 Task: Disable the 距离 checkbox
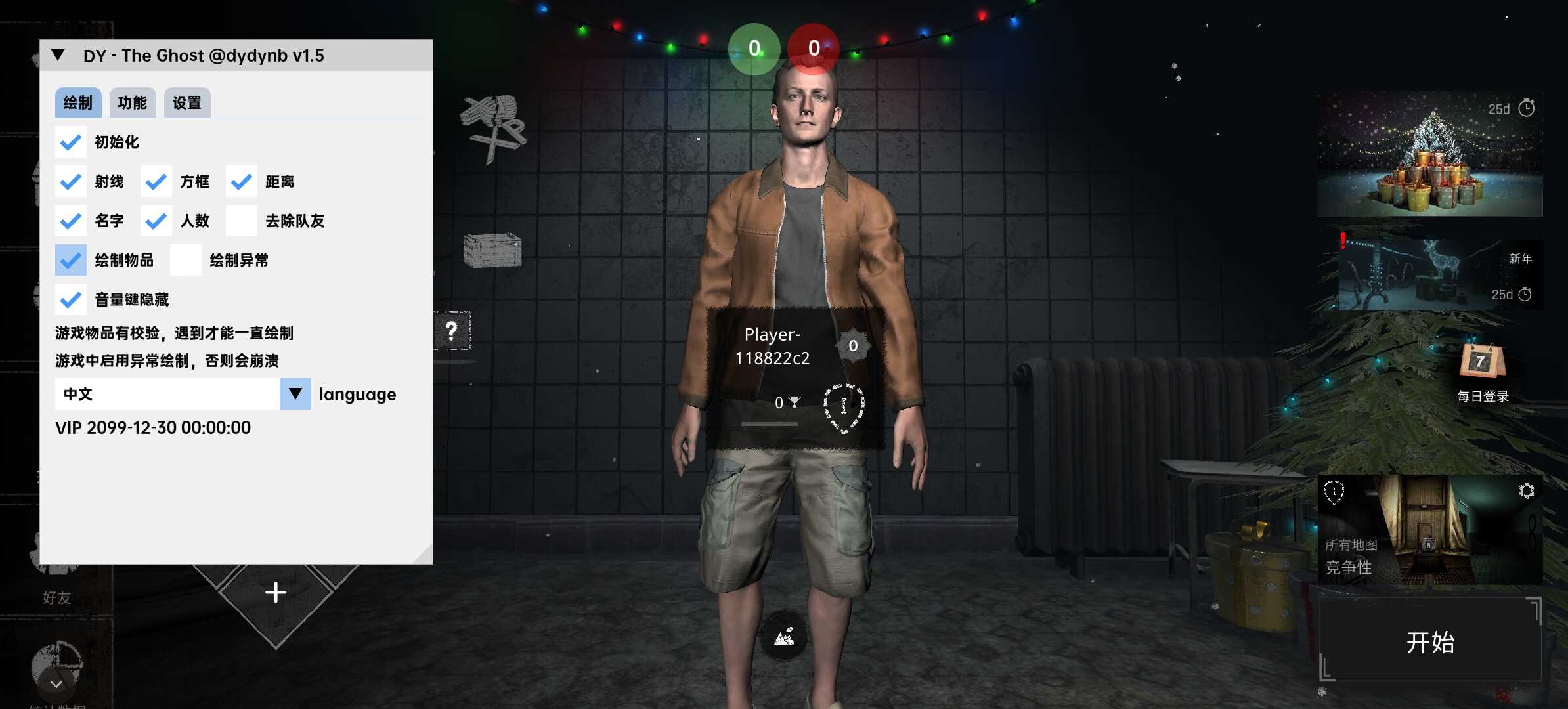point(242,182)
